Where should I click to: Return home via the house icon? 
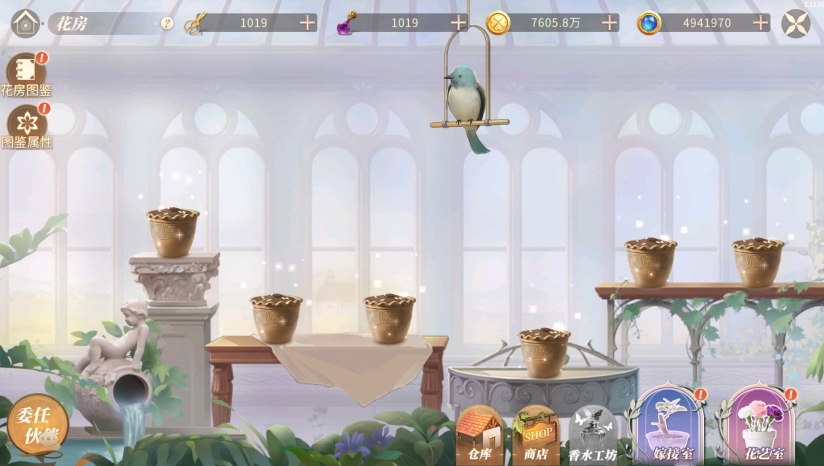pos(25,22)
